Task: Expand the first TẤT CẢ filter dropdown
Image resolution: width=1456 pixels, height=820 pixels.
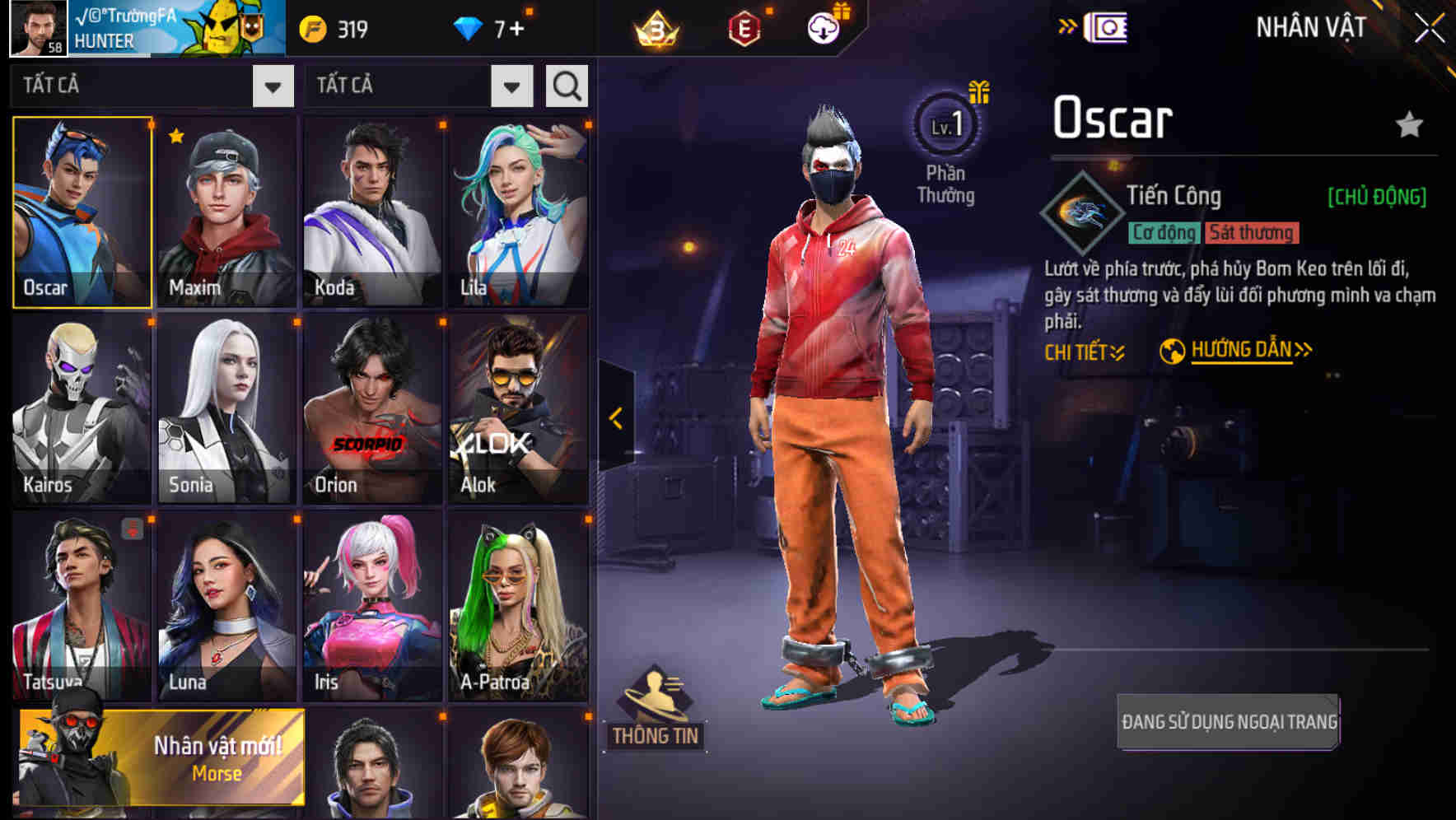Action: click(273, 86)
